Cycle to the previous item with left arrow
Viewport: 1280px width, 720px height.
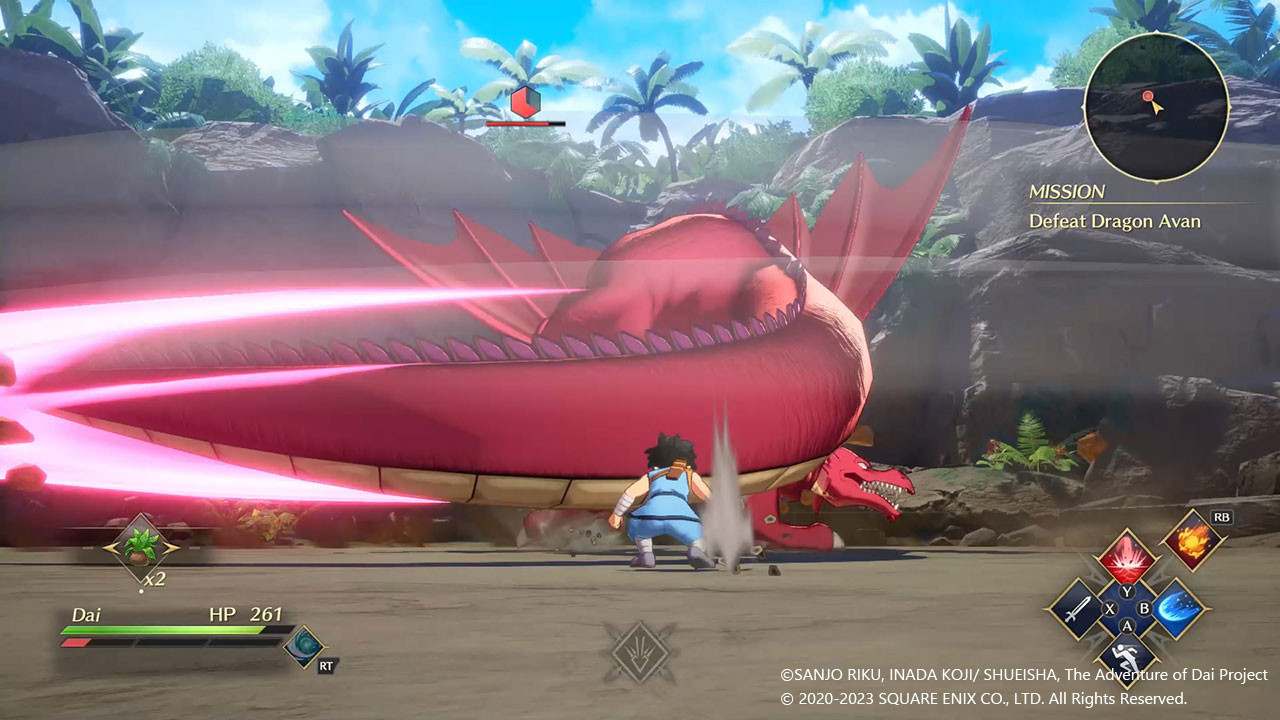[x=108, y=547]
